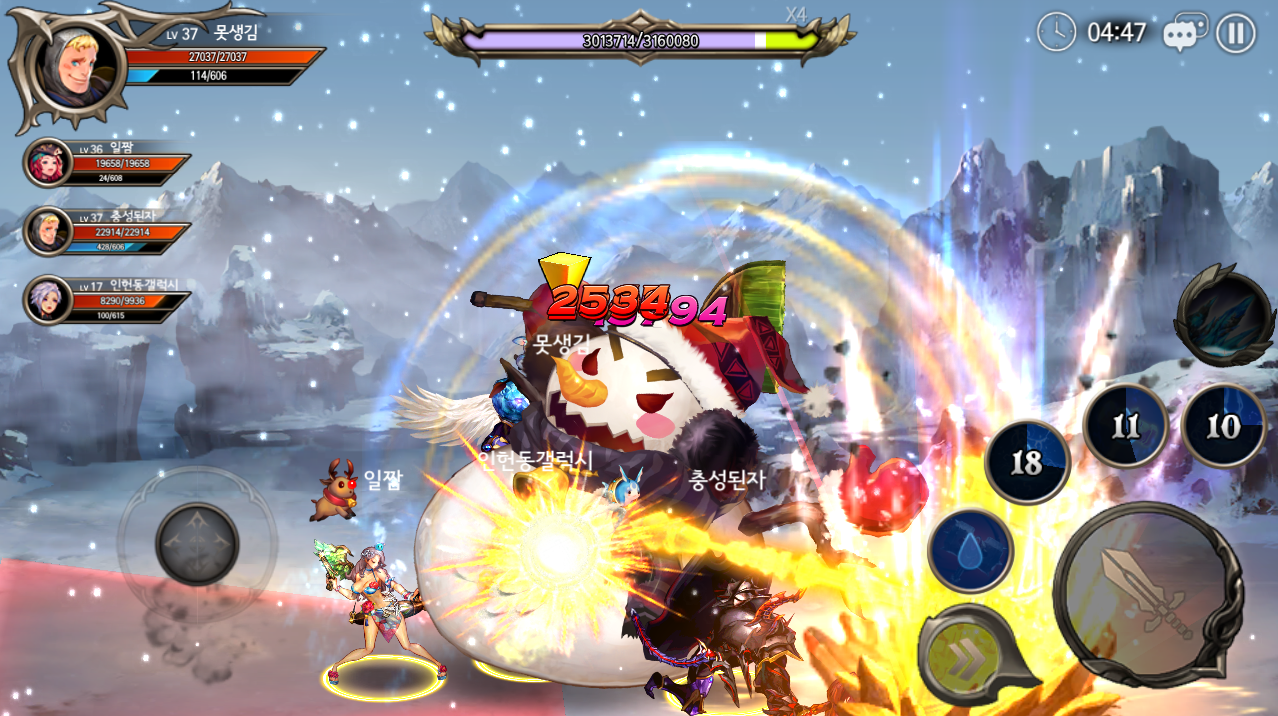Select the skill showing cooldown 18

1027,462
